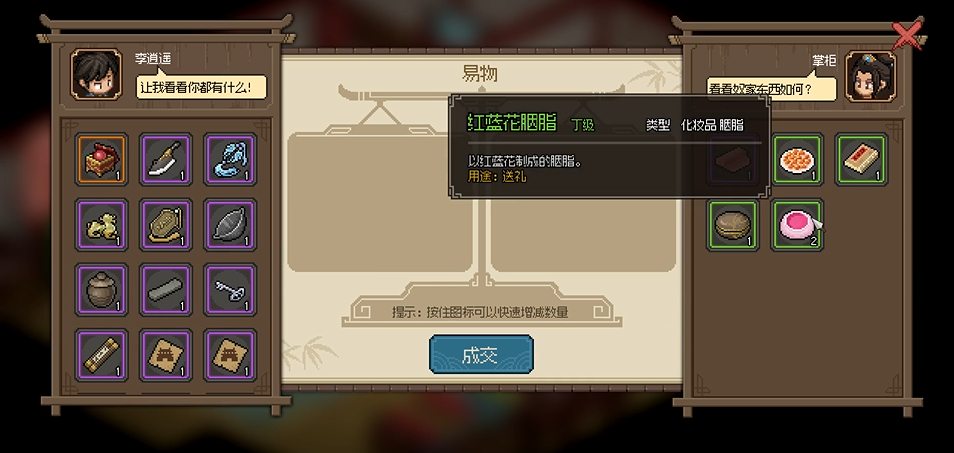Choose the golden nuggets item slot

(x=102, y=224)
